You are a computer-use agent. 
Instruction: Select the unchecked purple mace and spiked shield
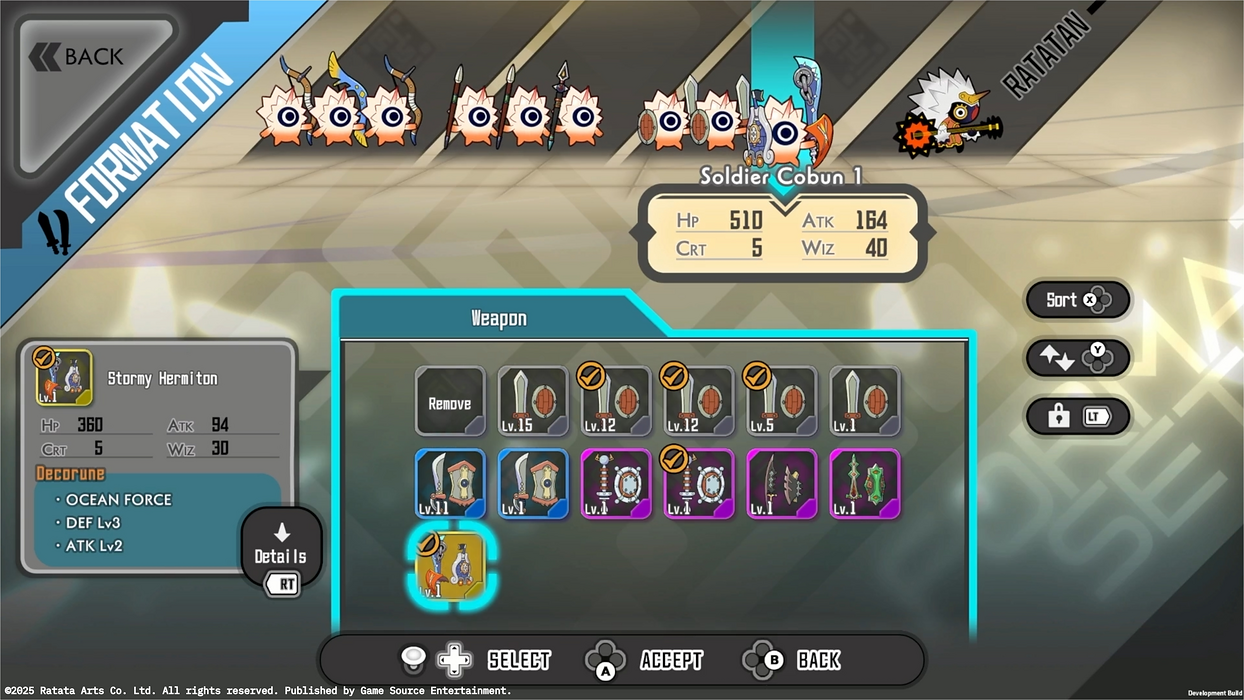[616, 484]
